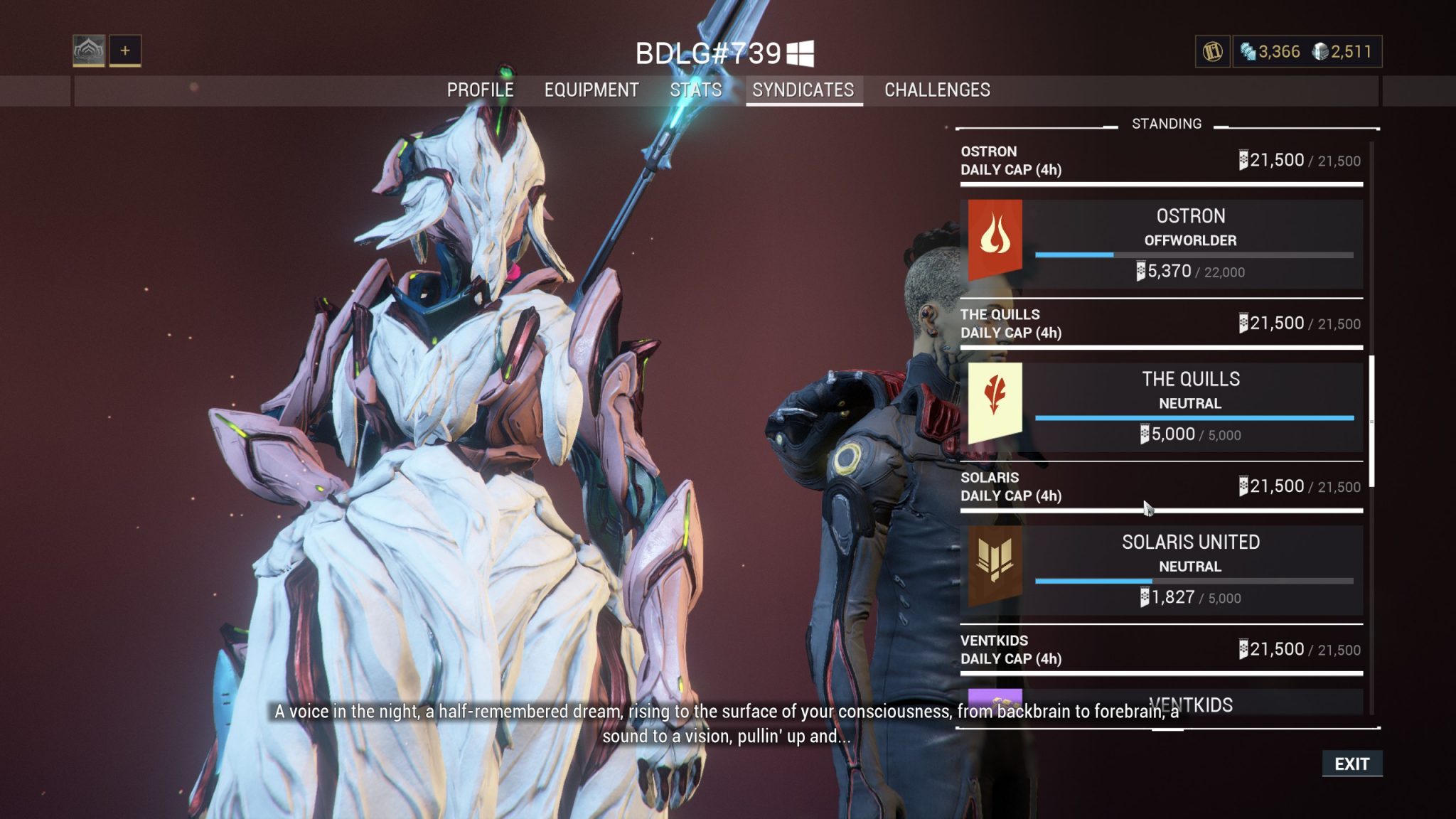
Task: Open the Equipment tab
Action: click(x=591, y=90)
